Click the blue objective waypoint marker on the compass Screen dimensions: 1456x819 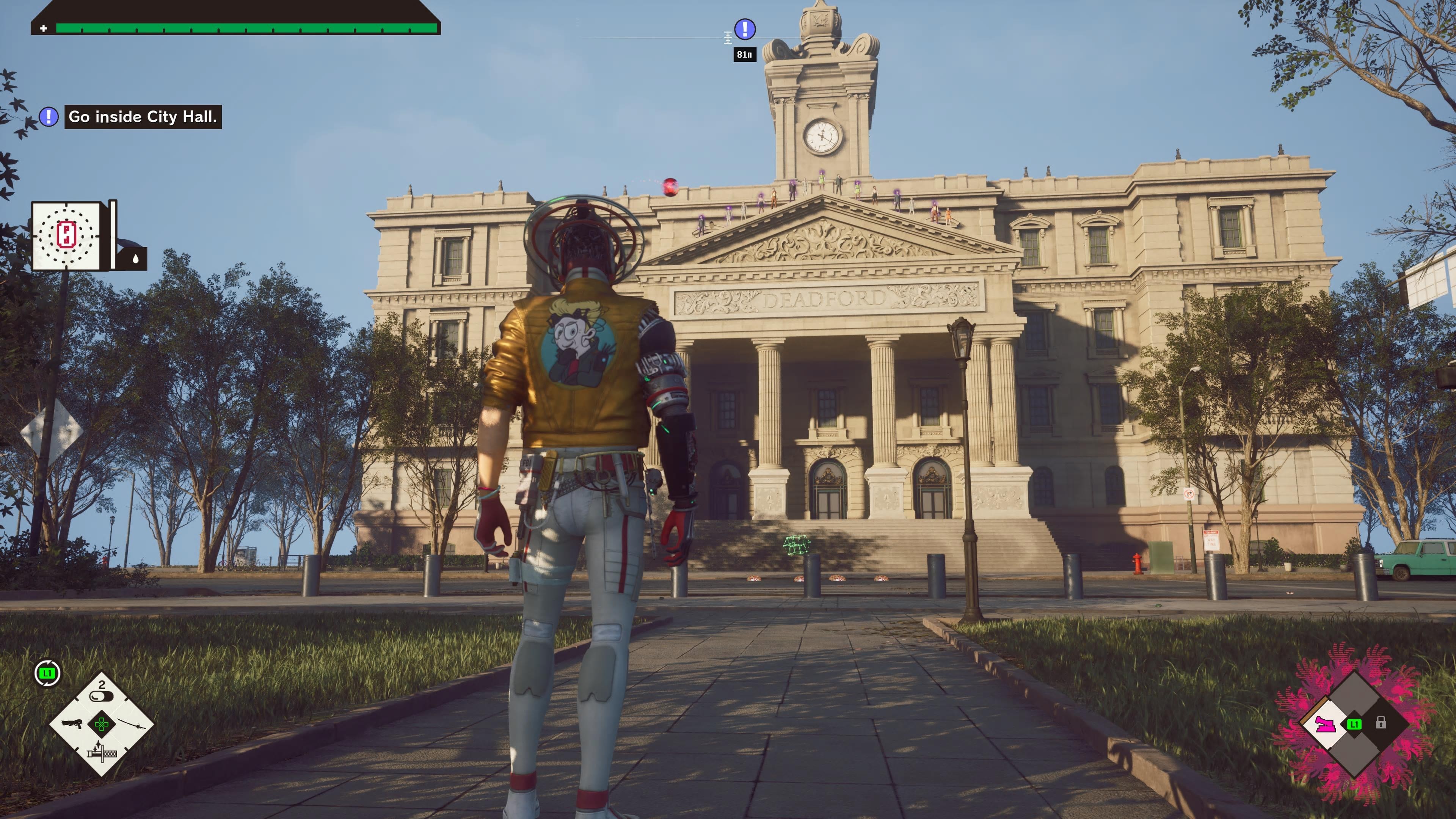click(x=744, y=29)
